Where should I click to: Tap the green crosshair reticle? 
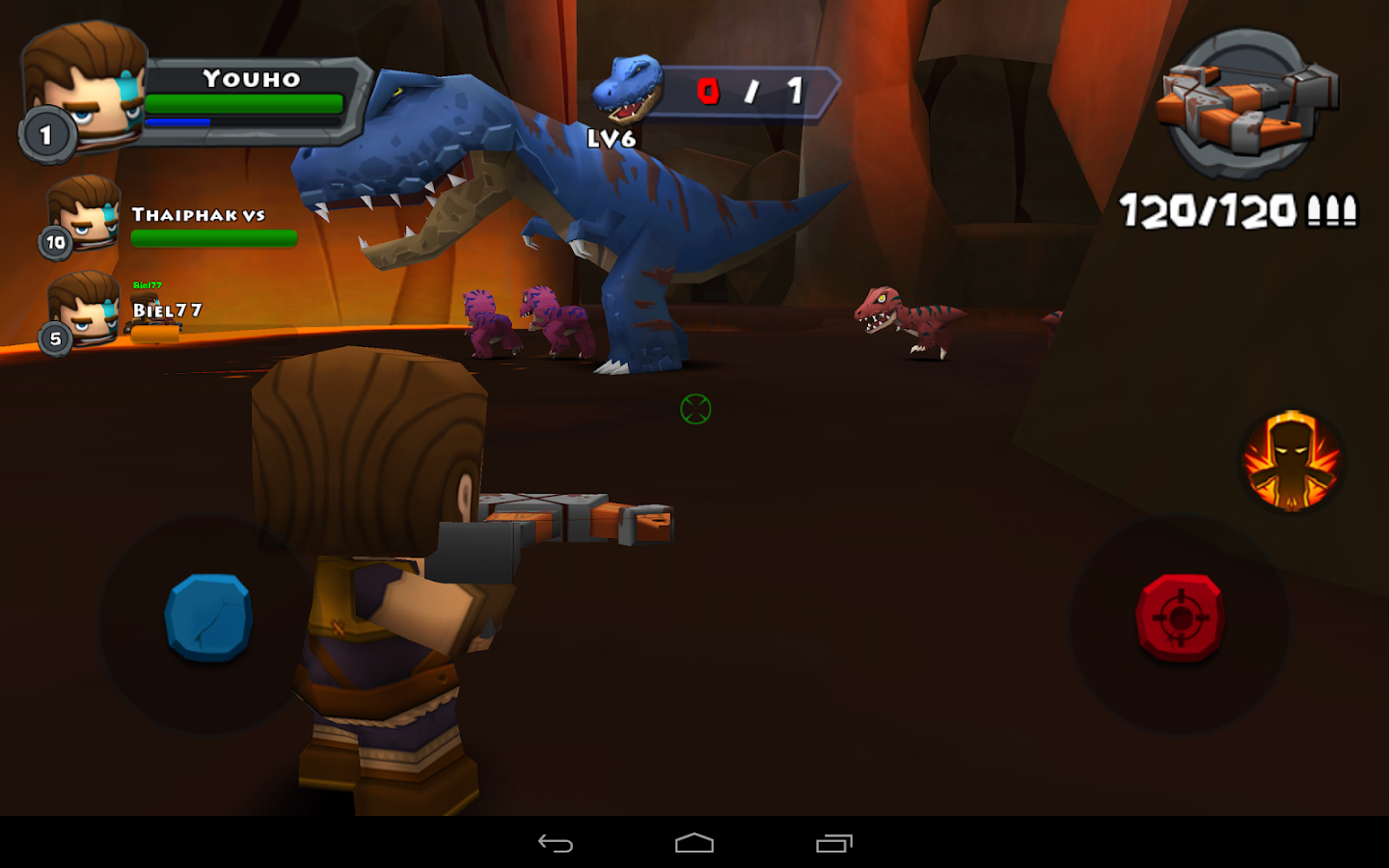[696, 409]
